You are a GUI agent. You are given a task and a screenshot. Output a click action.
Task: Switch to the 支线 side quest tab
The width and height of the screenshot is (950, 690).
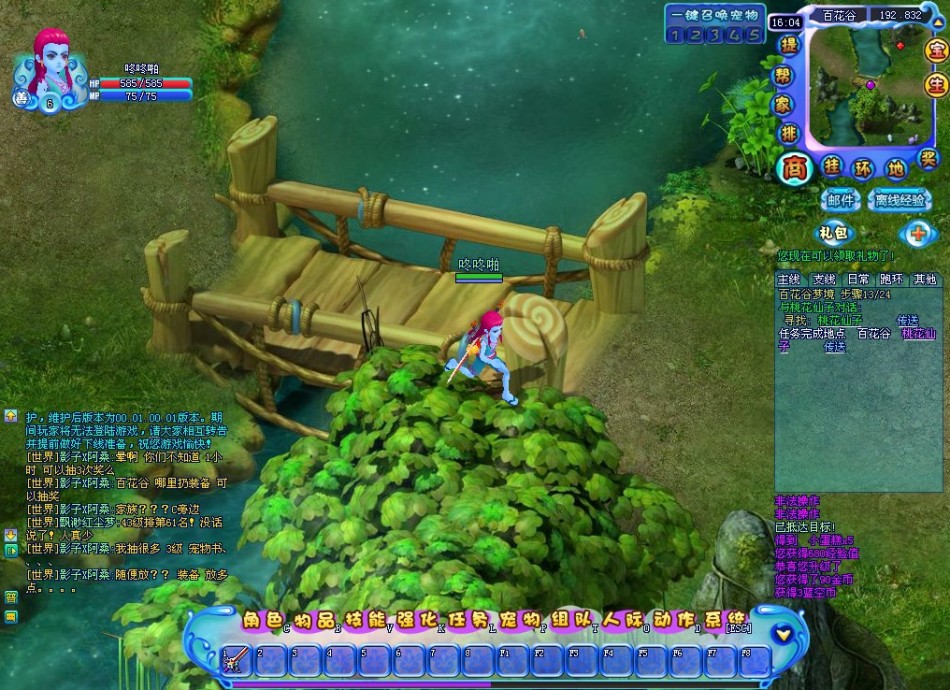pyautogui.click(x=823, y=279)
